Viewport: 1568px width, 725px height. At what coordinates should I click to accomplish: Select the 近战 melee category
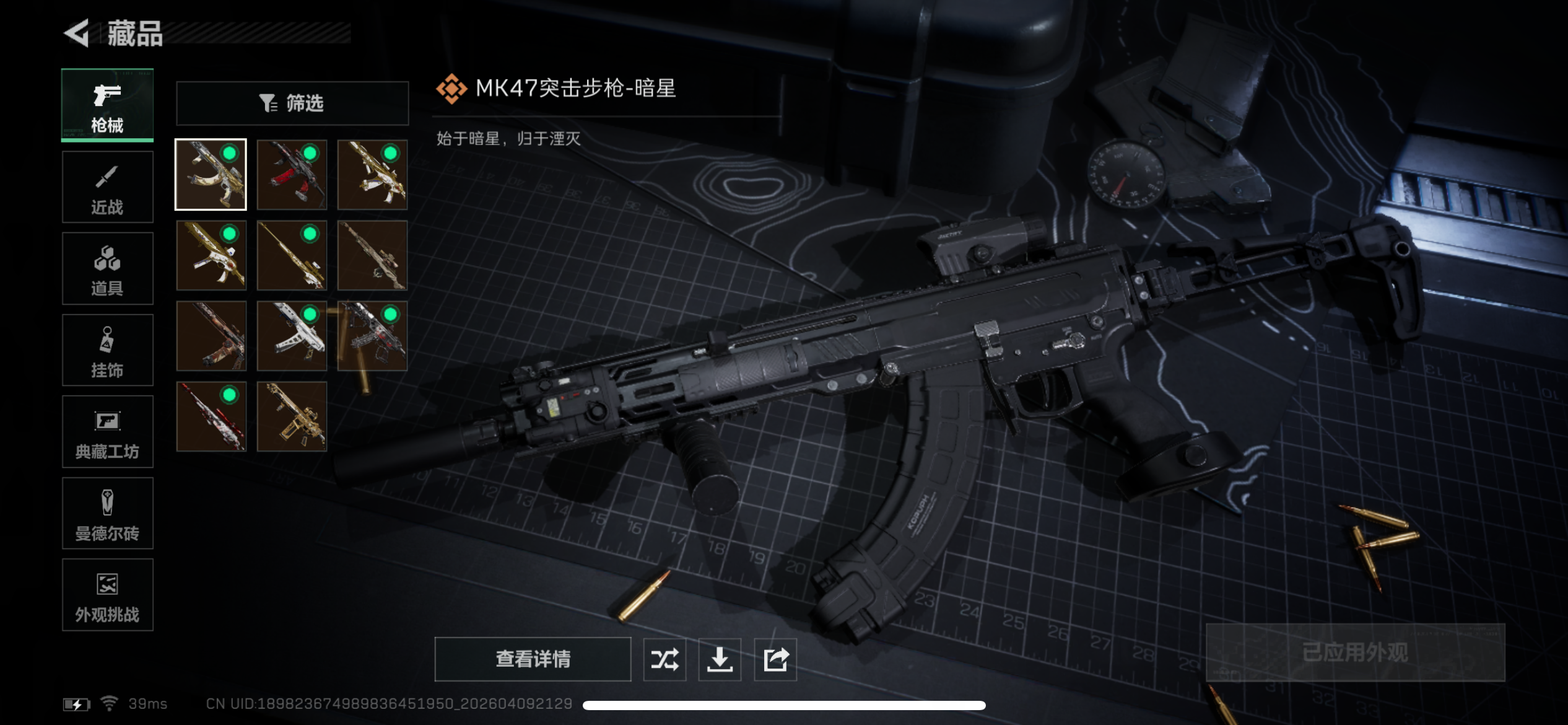107,187
